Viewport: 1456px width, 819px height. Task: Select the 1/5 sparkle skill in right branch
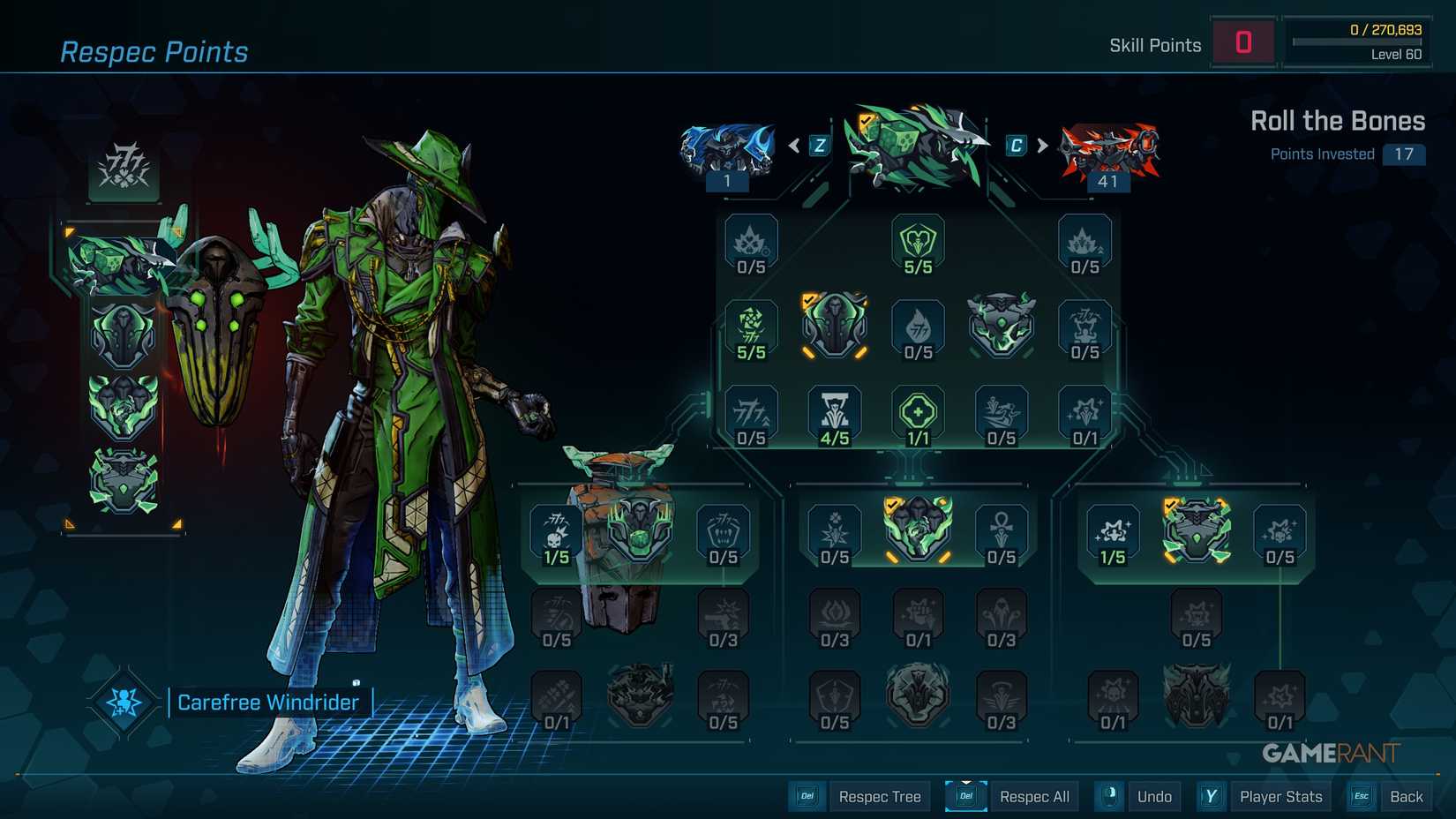[x=1114, y=530]
